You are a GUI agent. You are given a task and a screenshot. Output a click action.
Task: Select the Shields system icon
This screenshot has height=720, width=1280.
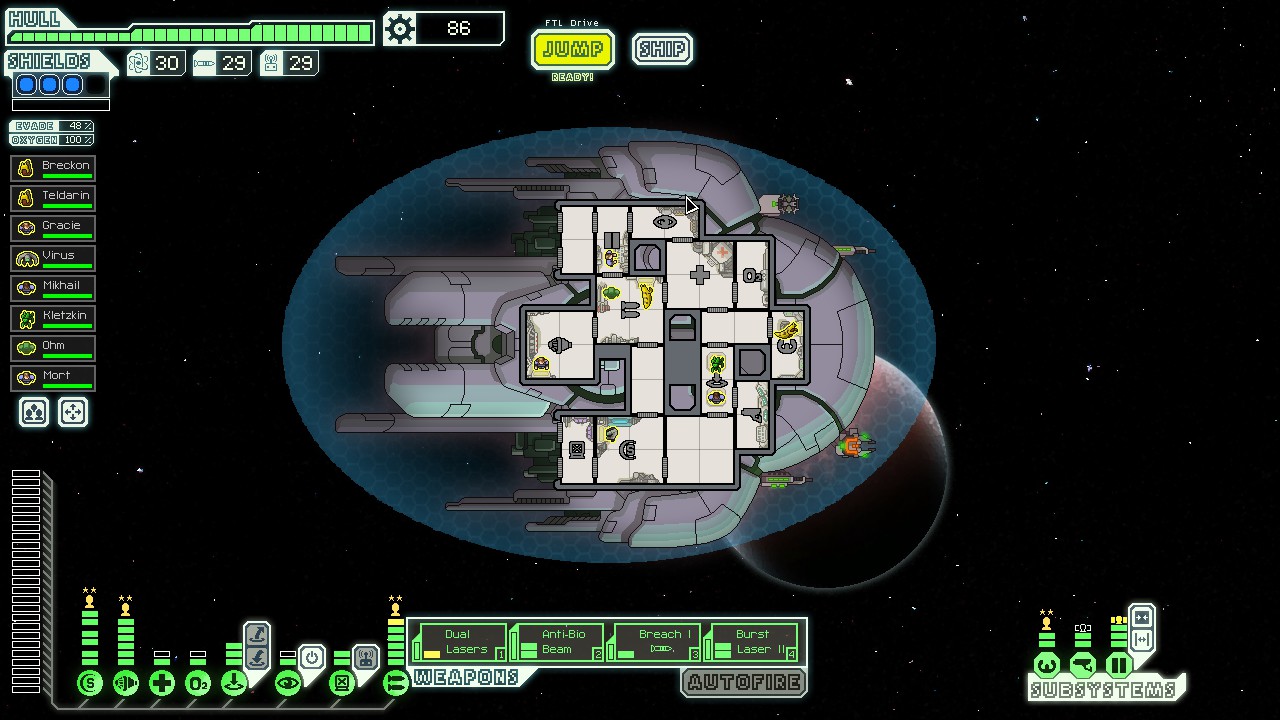tap(89, 681)
